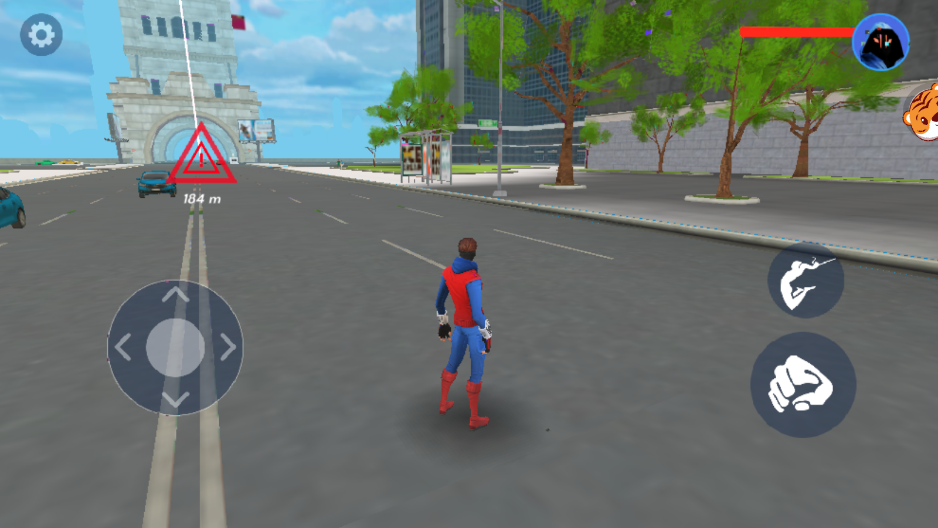Click the red triangle objective marker
938x528 pixels.
point(202,157)
